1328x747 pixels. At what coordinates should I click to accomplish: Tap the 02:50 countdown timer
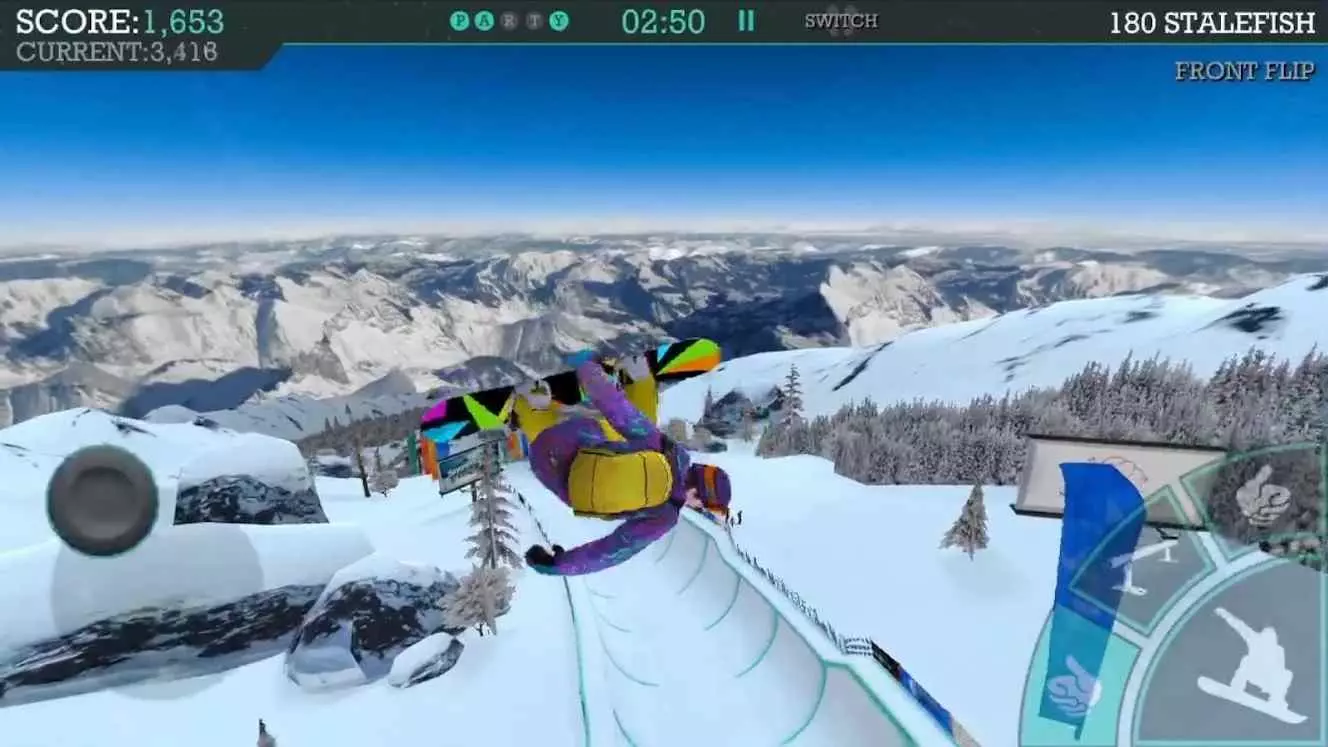point(663,18)
